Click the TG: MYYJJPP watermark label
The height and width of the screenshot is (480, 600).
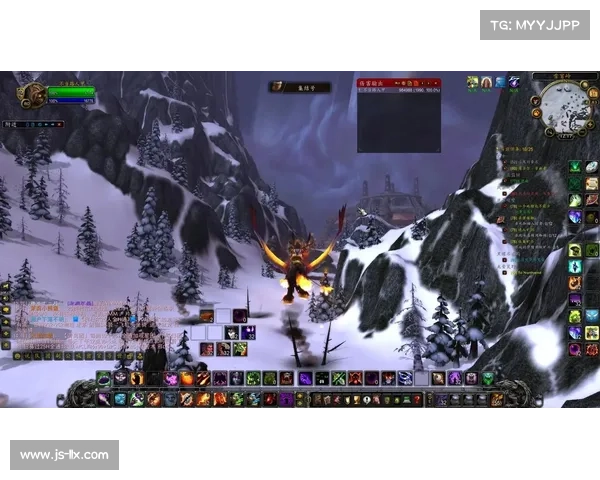point(535,24)
